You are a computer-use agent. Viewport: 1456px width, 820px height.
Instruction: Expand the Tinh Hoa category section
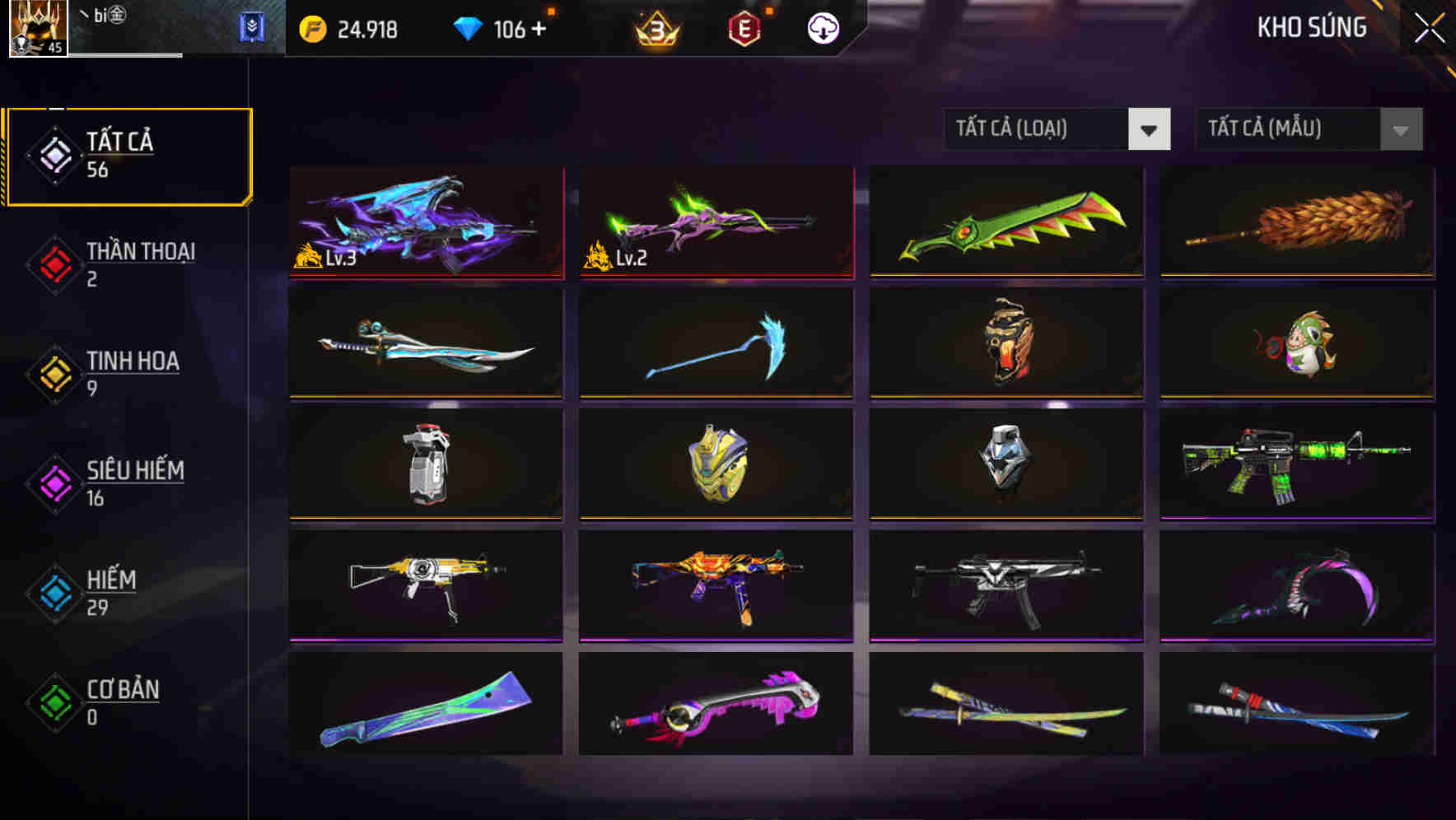pos(132,372)
